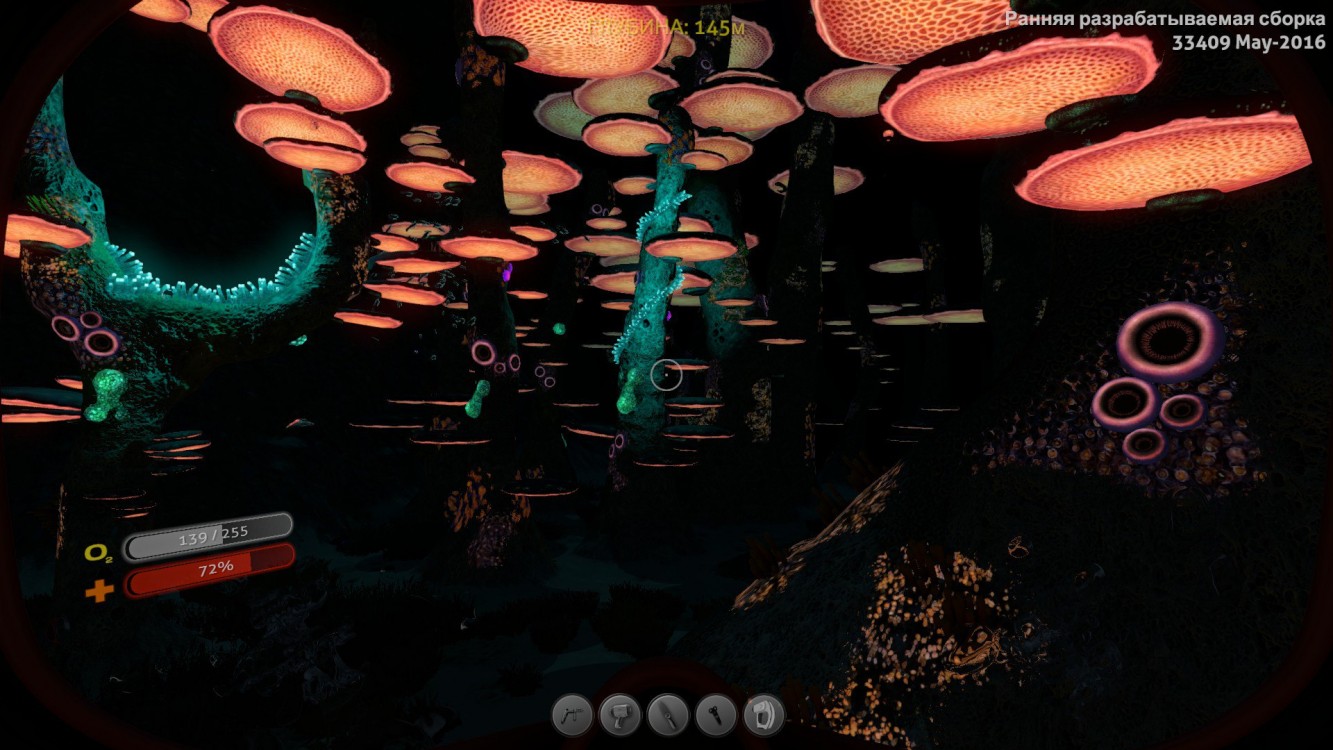
Task: Equip the white bulky device in the last hotbar slot
Action: click(764, 716)
